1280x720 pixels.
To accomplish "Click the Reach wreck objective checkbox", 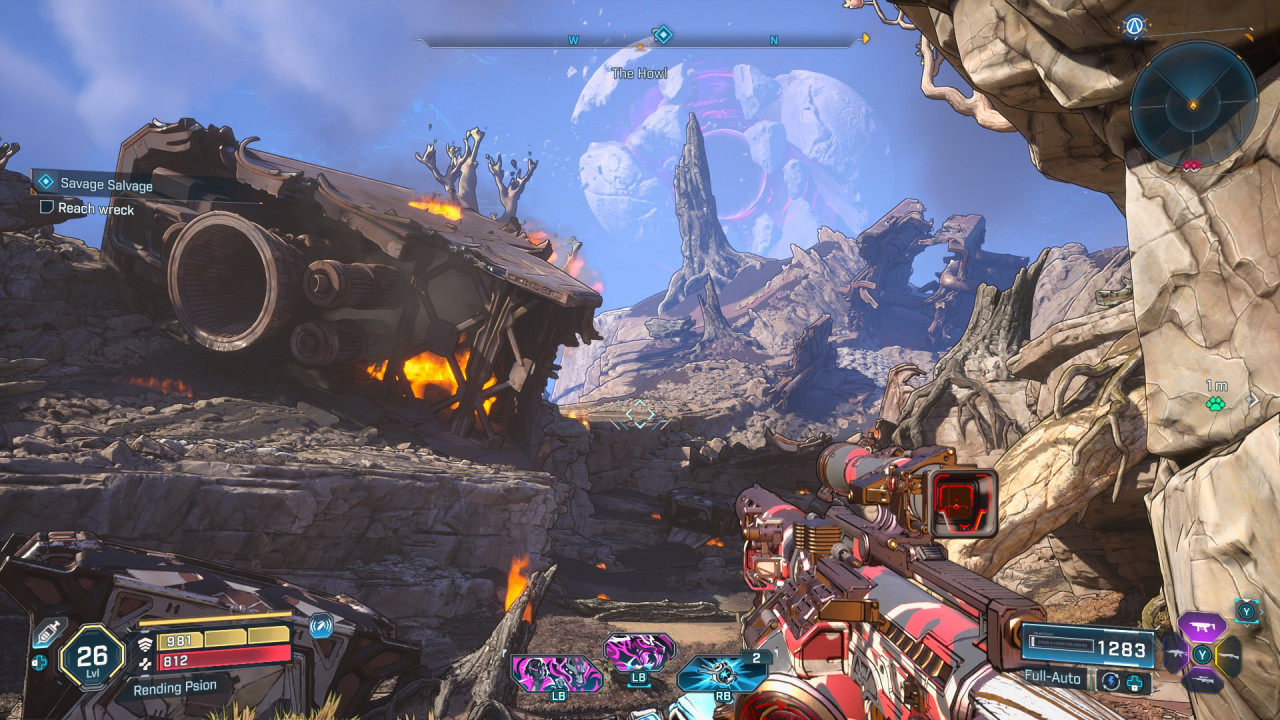I will point(46,208).
